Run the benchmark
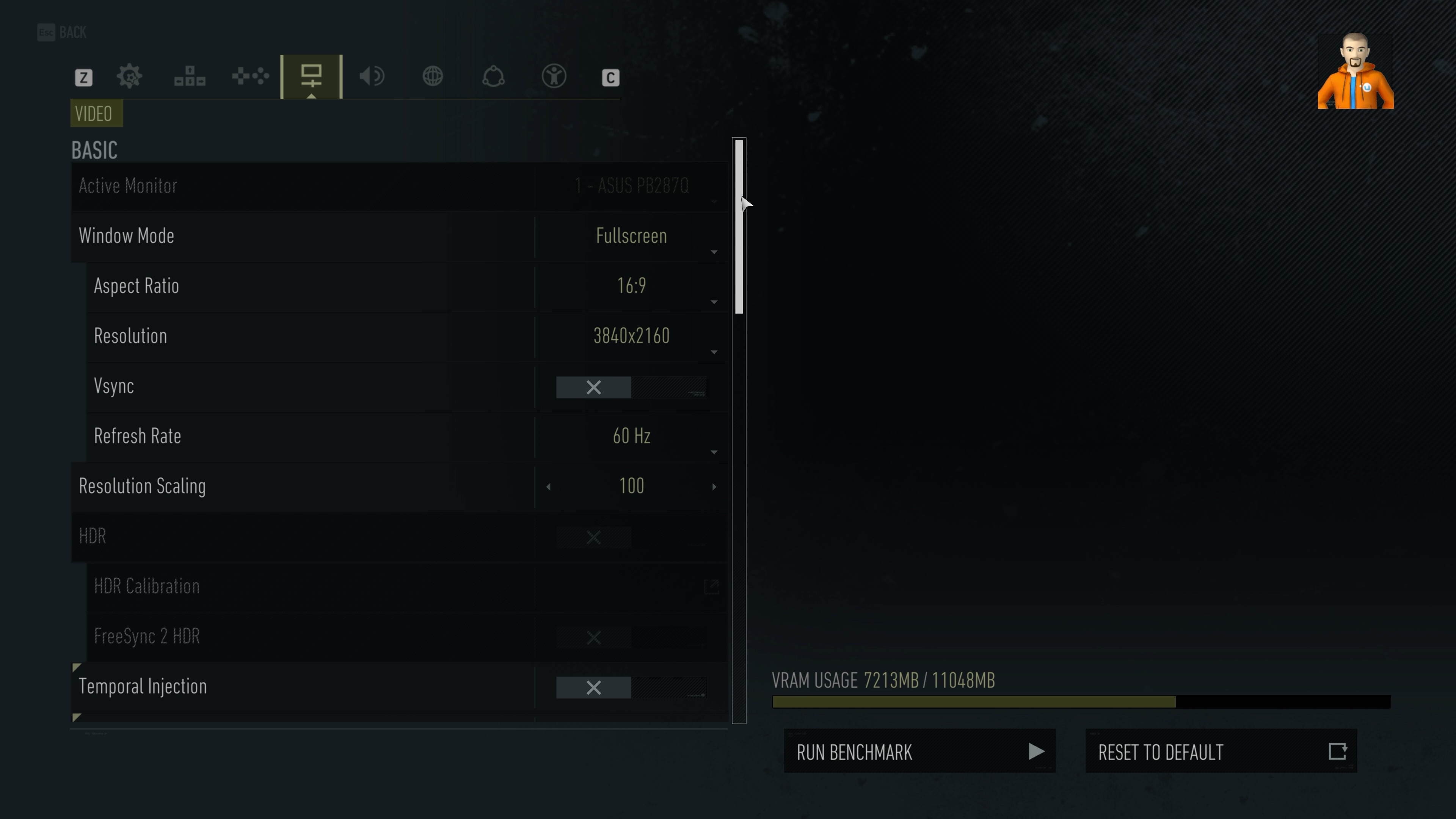The height and width of the screenshot is (819, 1456). point(919,751)
